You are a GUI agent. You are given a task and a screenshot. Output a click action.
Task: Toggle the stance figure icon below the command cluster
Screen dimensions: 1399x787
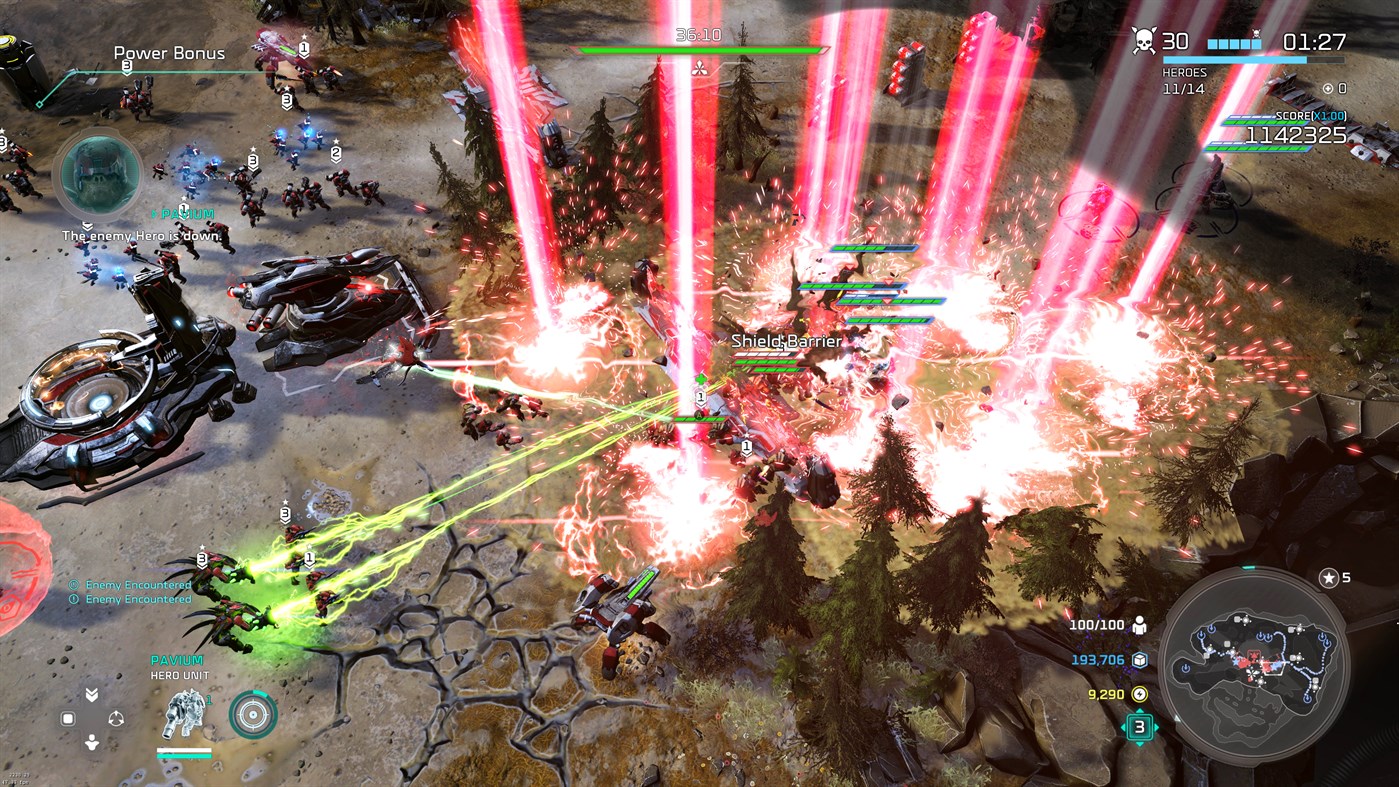(92, 740)
